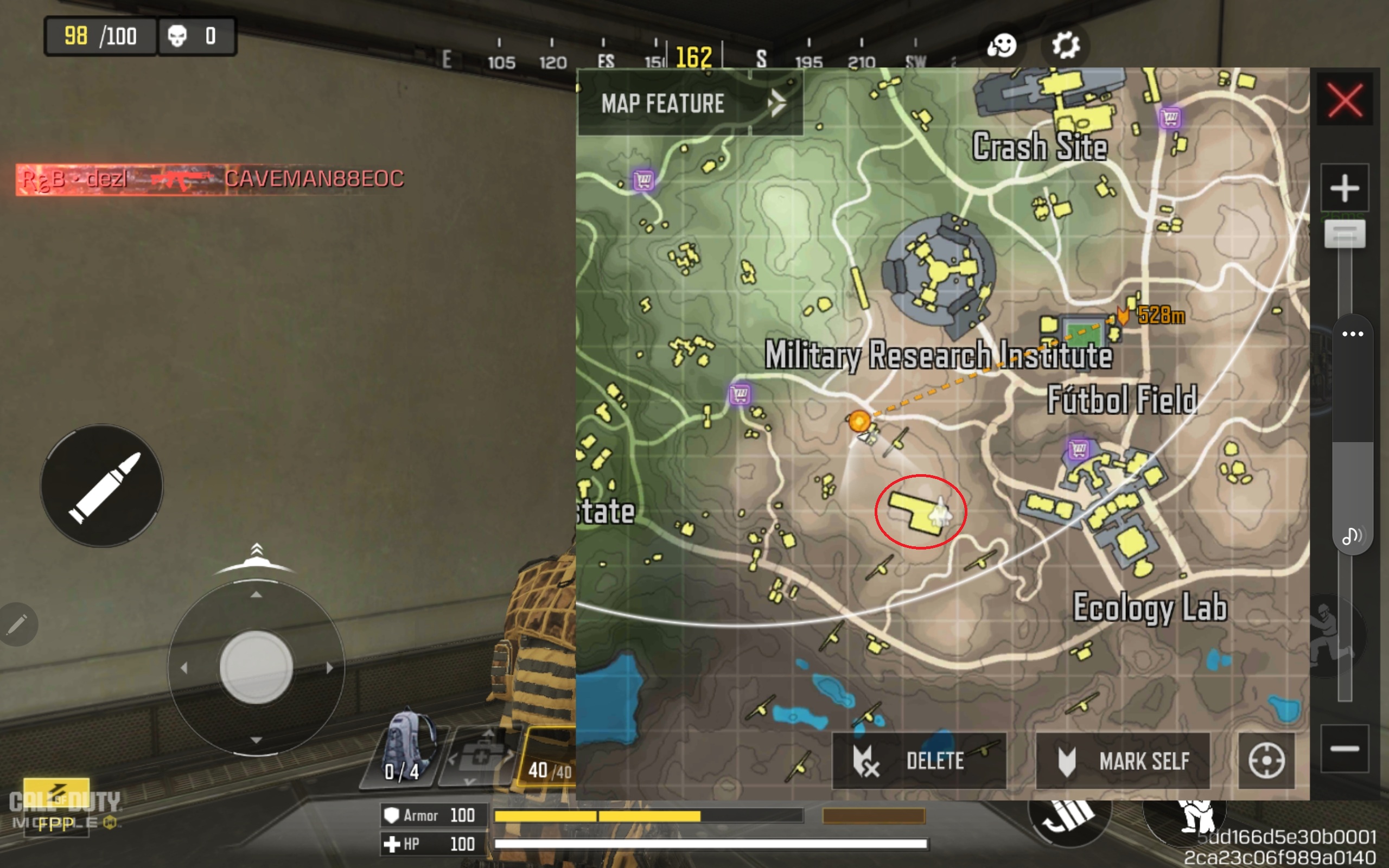Open the settings gear icon
1389x868 pixels.
click(x=1065, y=46)
